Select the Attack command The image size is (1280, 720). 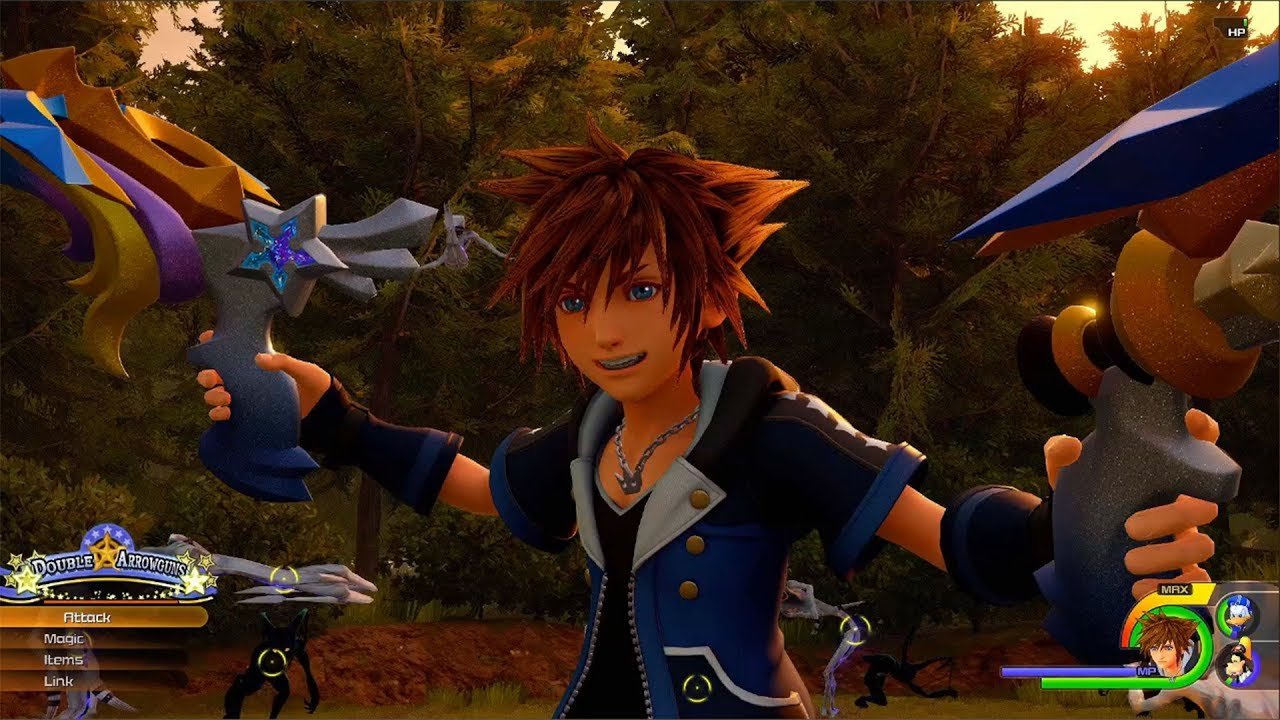88,617
